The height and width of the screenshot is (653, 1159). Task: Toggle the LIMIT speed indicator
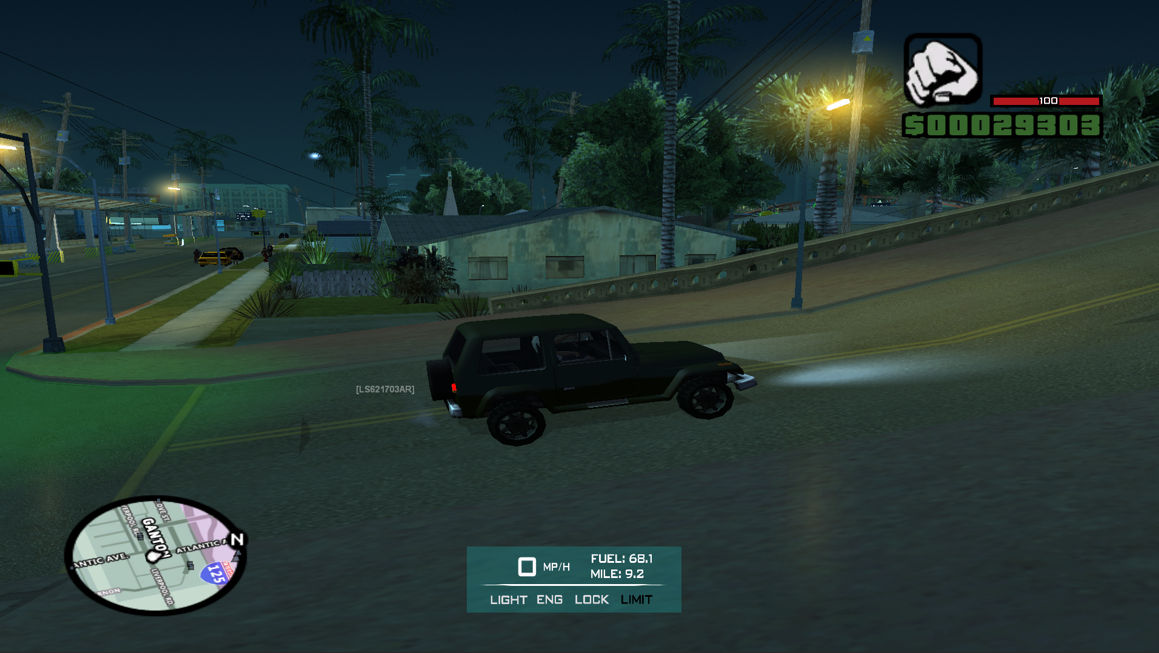pos(636,600)
